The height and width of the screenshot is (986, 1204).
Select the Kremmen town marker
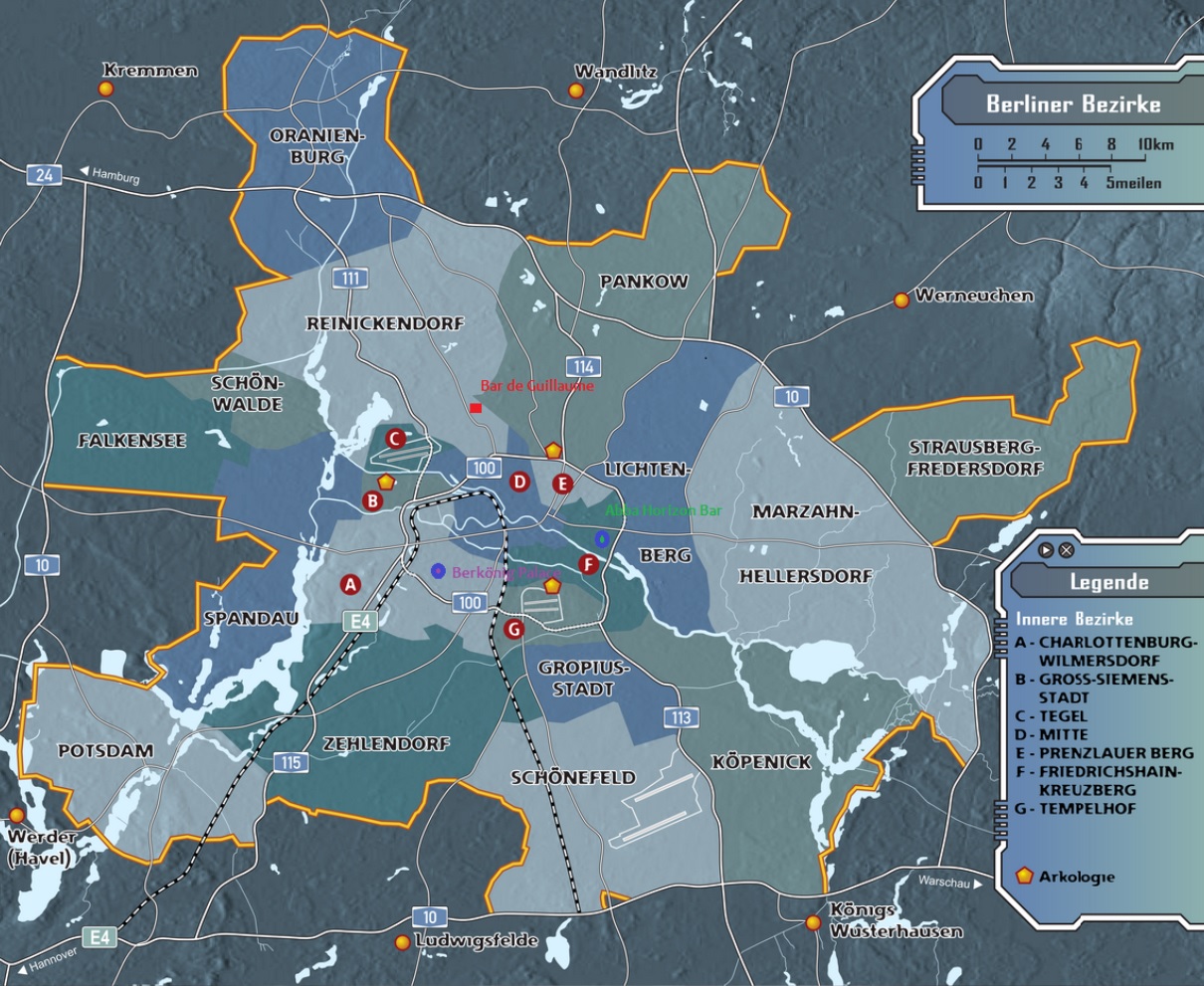coord(105,89)
